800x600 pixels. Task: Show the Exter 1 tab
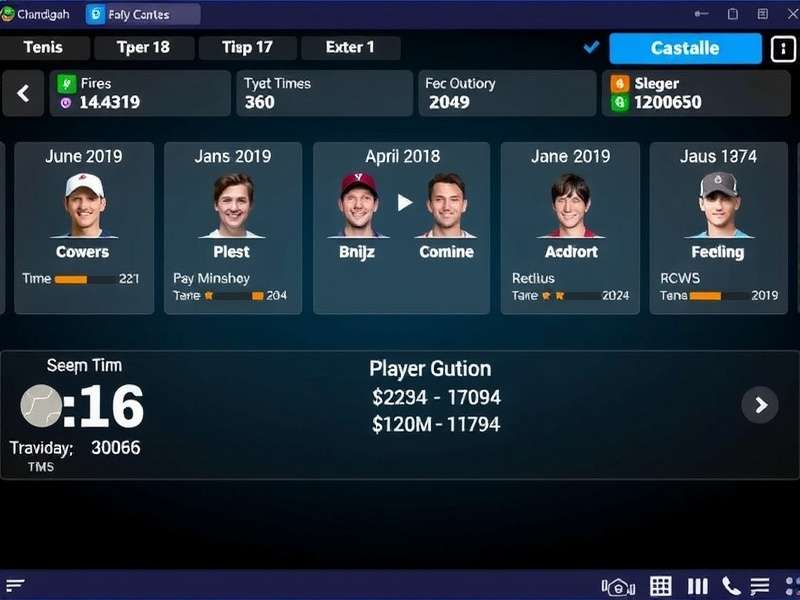350,48
